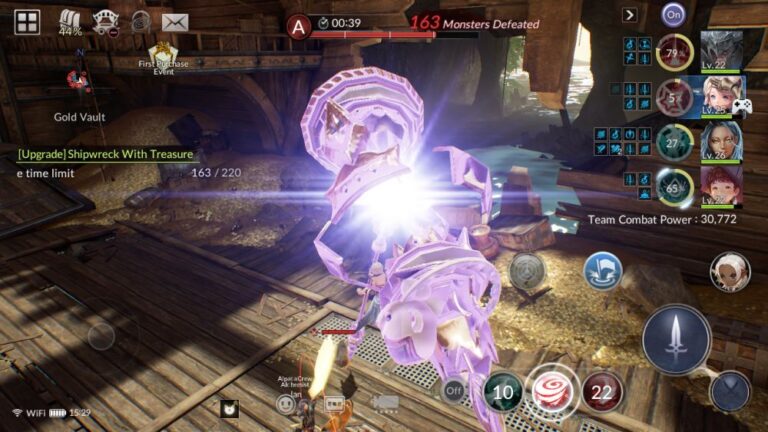The height and width of the screenshot is (432, 768).
Task: Select the Shipwreck With Treasure upgrade quest
Action: click(x=105, y=155)
